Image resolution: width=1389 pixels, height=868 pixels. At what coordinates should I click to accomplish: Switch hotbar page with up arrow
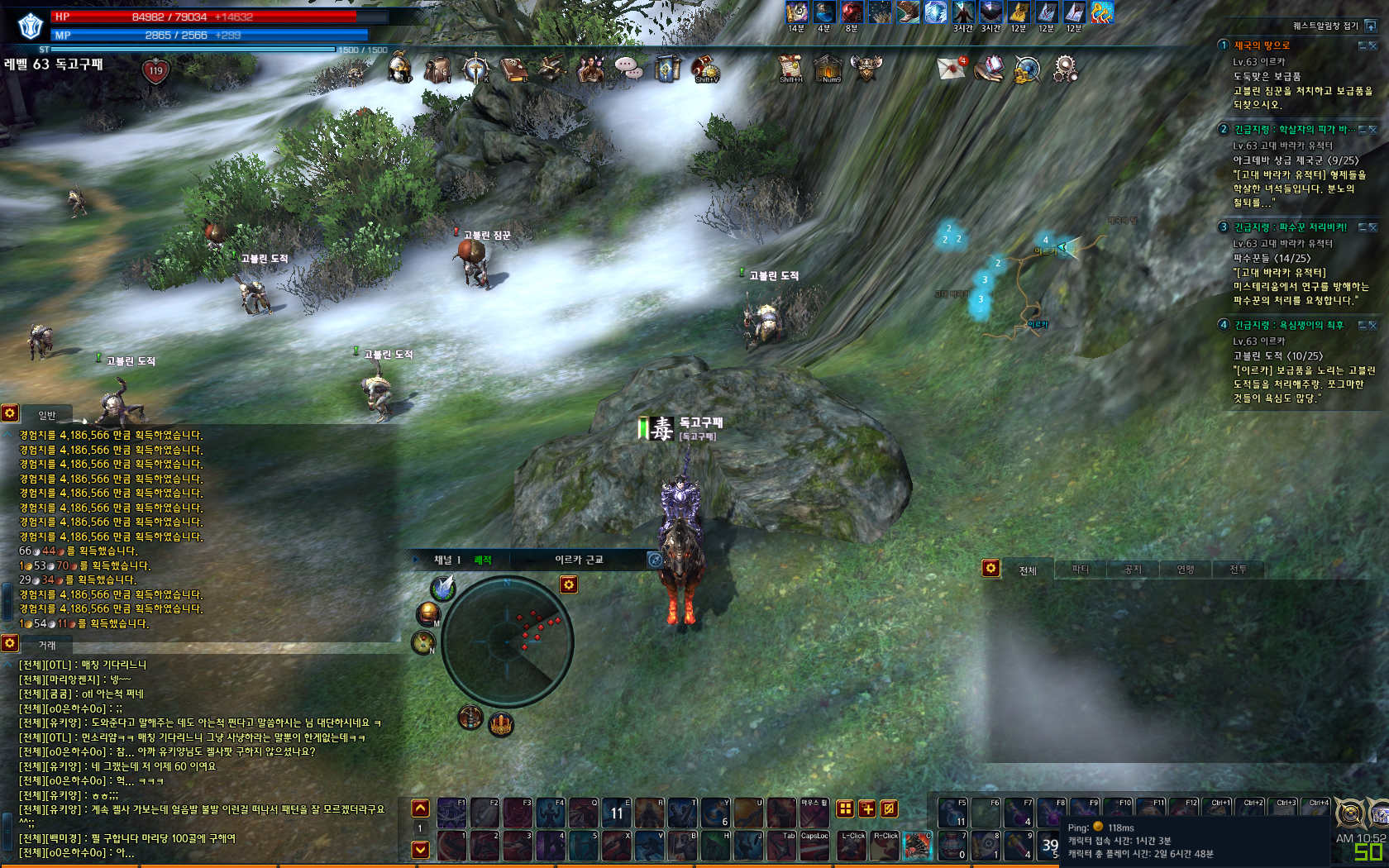click(x=421, y=808)
